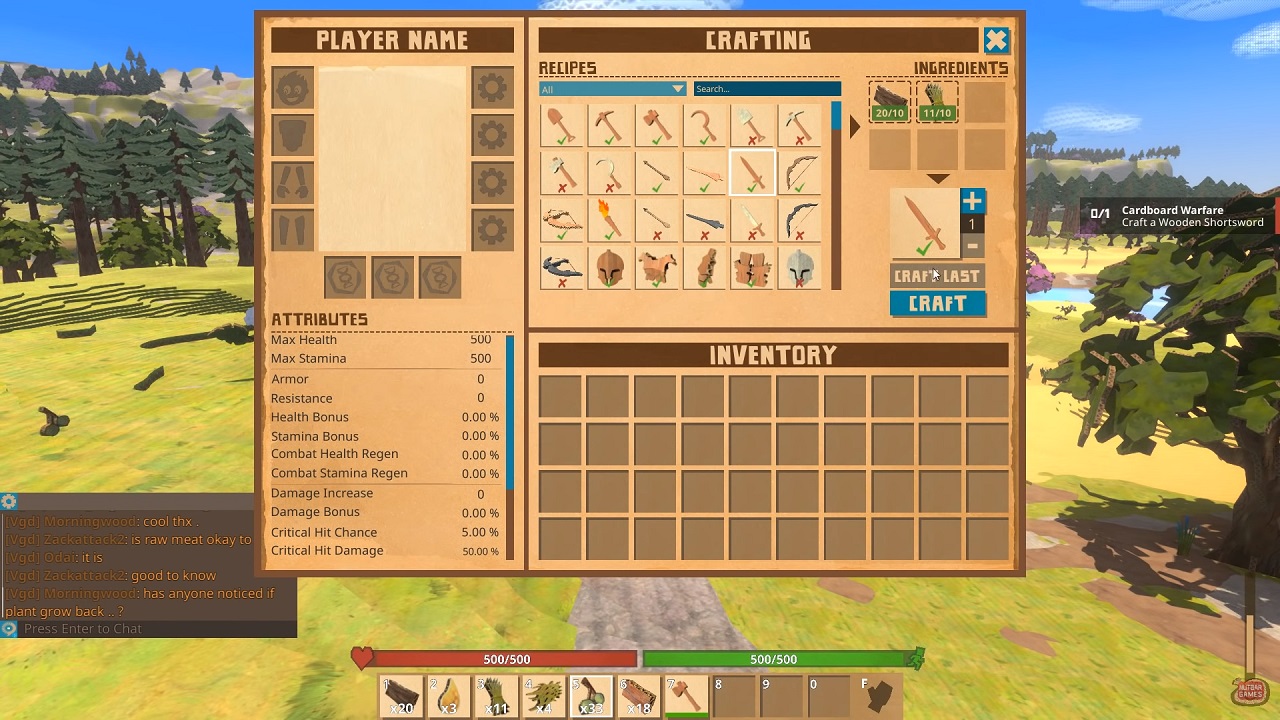Decrease craft quantity with the minus button
The height and width of the screenshot is (720, 1280).
(x=972, y=246)
